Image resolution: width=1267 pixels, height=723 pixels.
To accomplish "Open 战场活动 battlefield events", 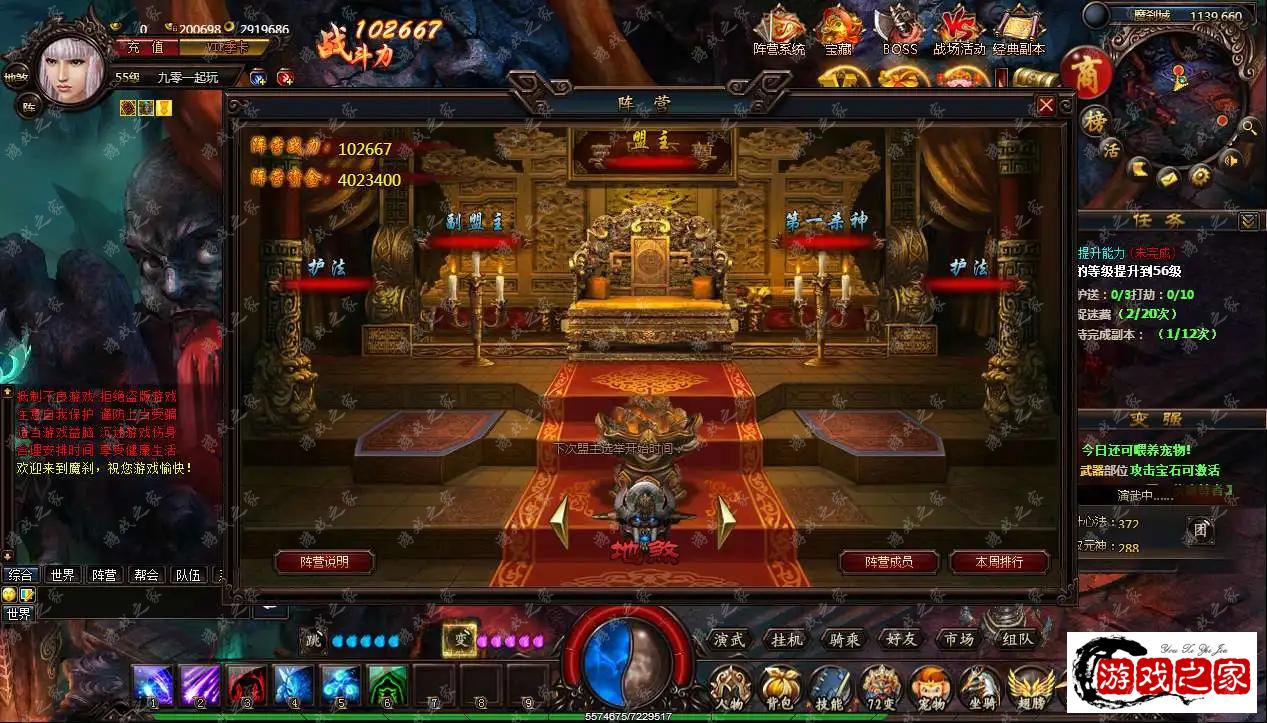I will [x=958, y=31].
